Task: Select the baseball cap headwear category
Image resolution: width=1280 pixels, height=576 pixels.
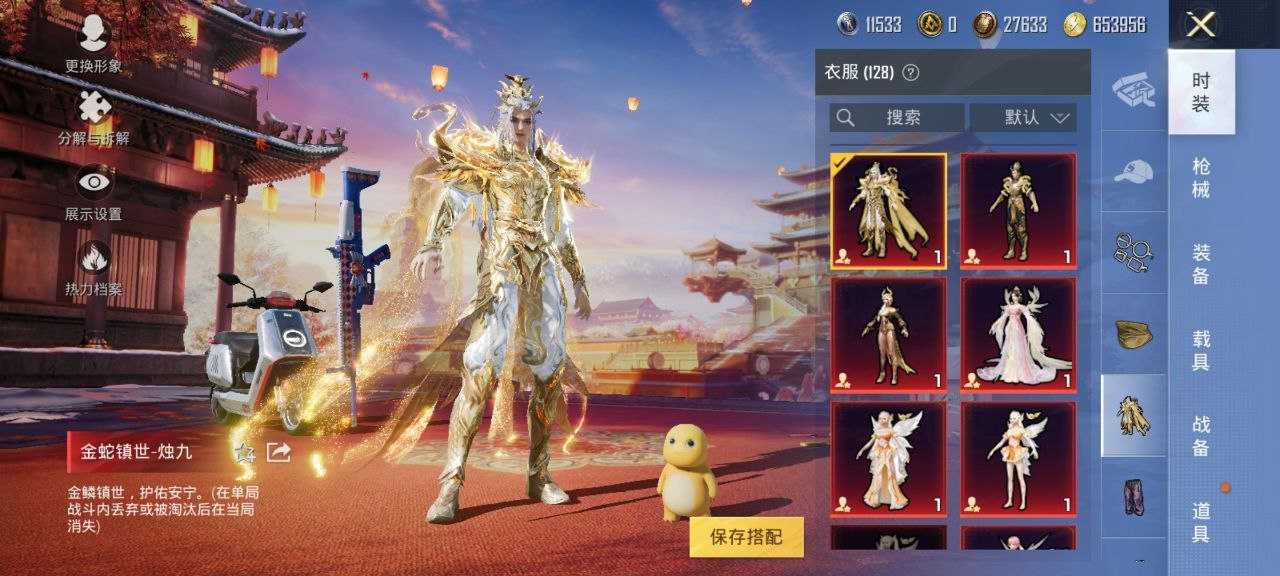Action: (1134, 171)
